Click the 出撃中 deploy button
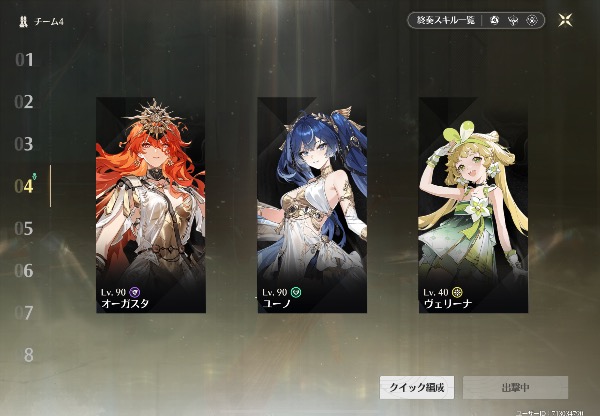The height and width of the screenshot is (416, 600). point(515,387)
